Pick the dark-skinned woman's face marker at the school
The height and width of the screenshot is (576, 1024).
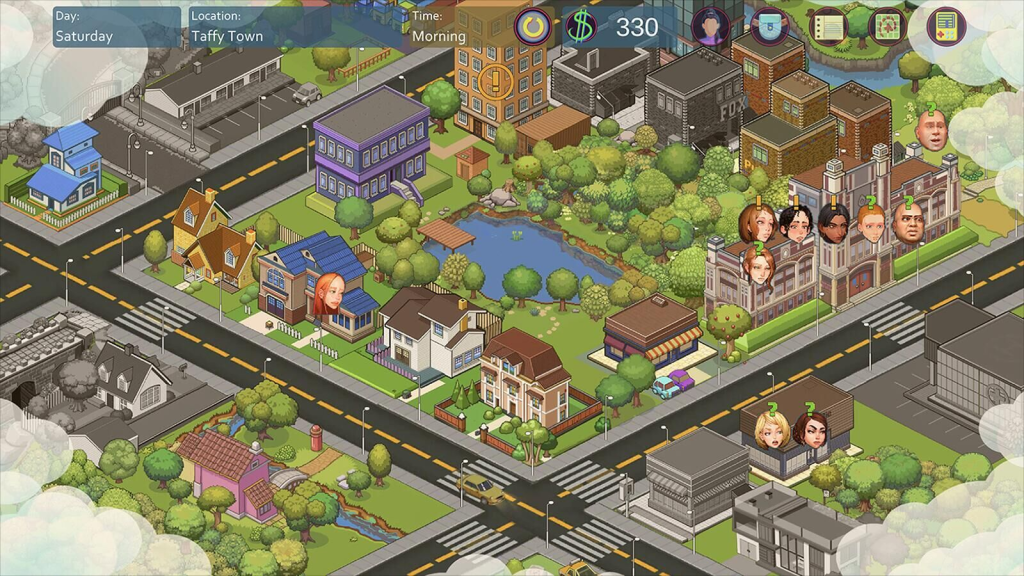[x=834, y=223]
